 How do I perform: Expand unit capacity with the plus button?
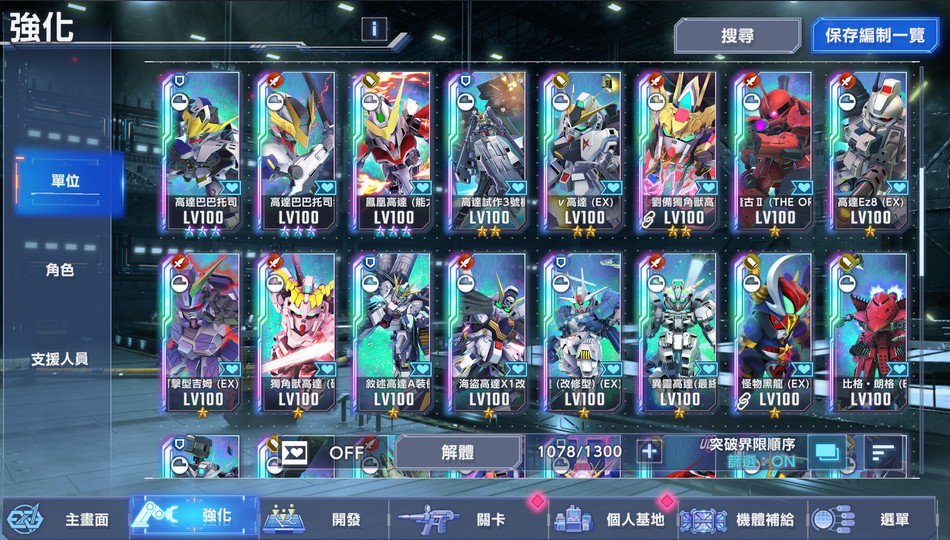650,451
